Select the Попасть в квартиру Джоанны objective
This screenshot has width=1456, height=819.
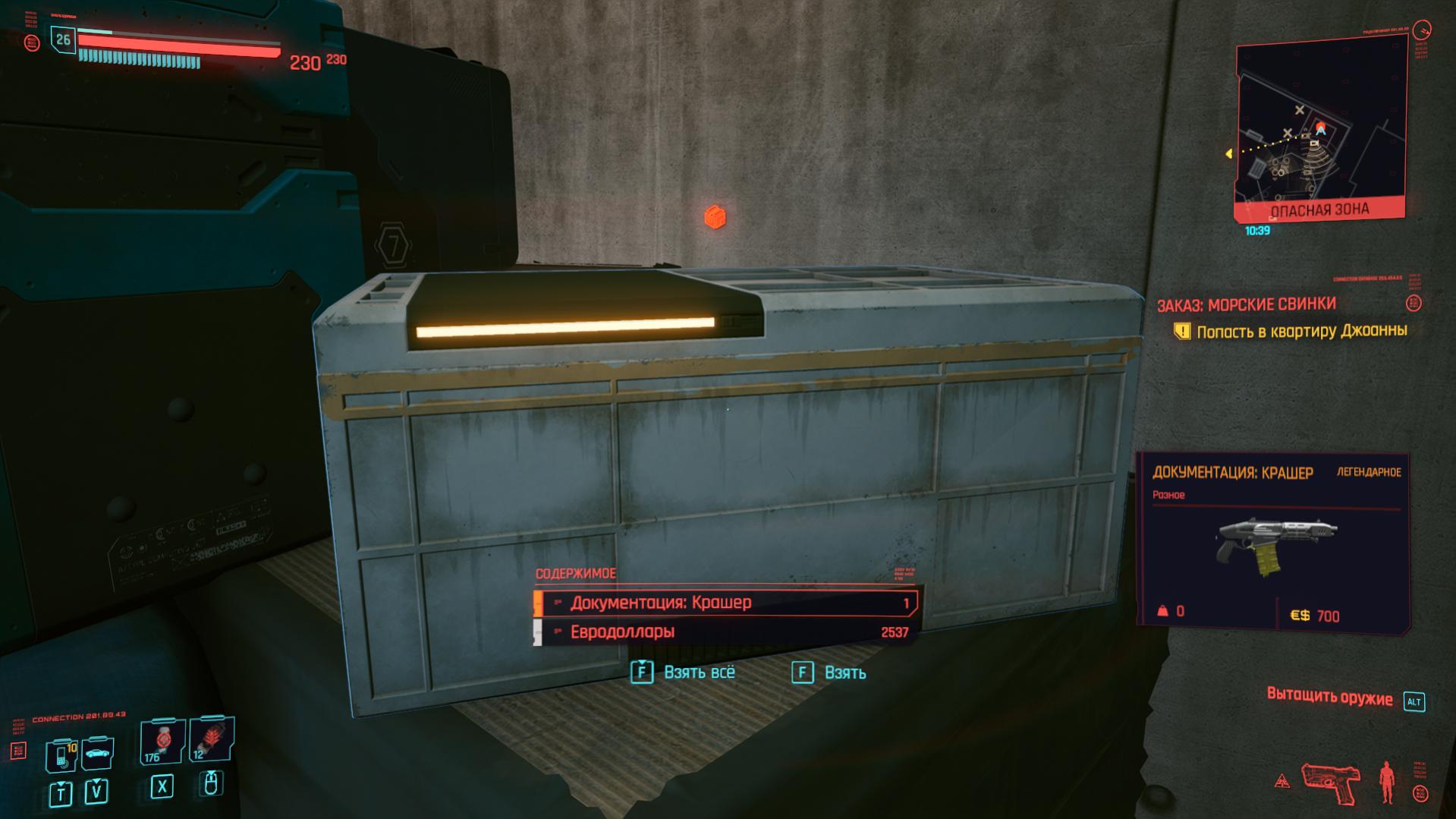(1300, 331)
